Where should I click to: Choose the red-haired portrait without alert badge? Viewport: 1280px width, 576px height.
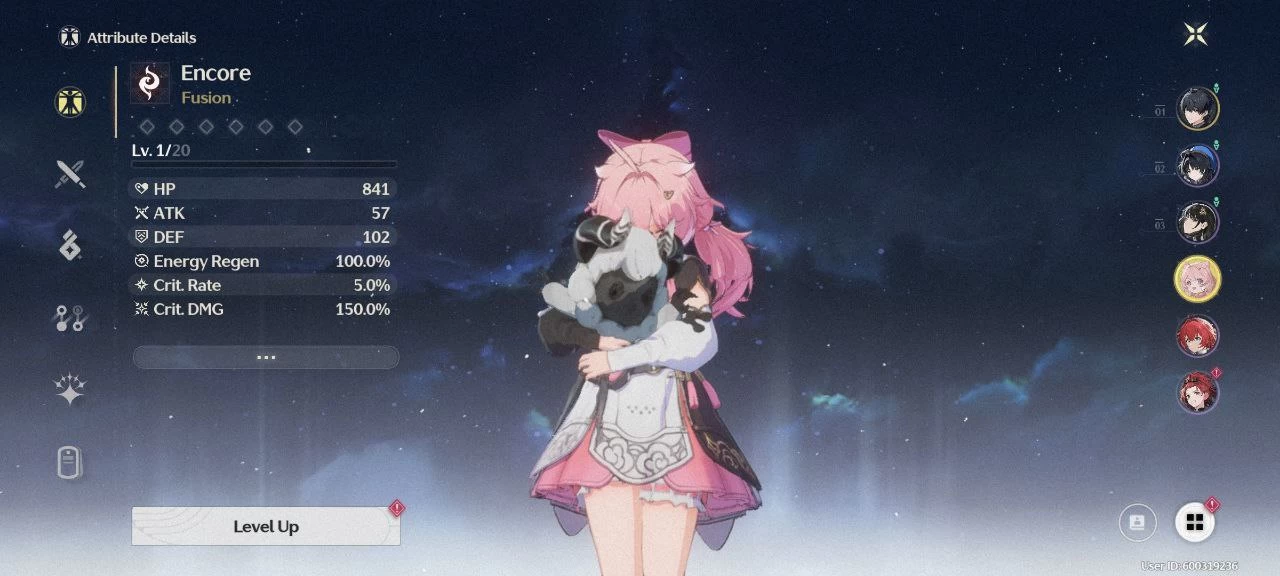[1197, 336]
